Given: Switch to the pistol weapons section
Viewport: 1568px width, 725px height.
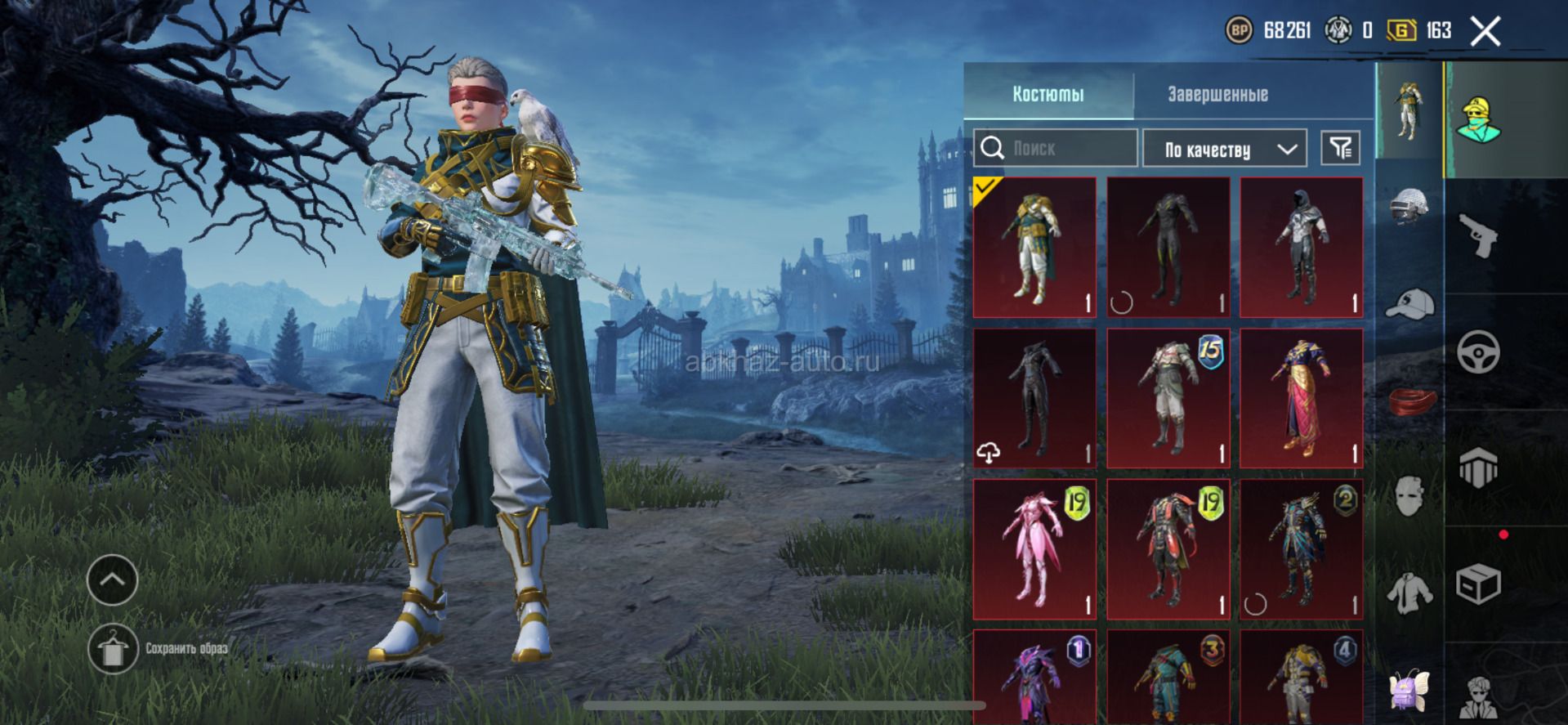Looking at the screenshot, I should [1478, 236].
